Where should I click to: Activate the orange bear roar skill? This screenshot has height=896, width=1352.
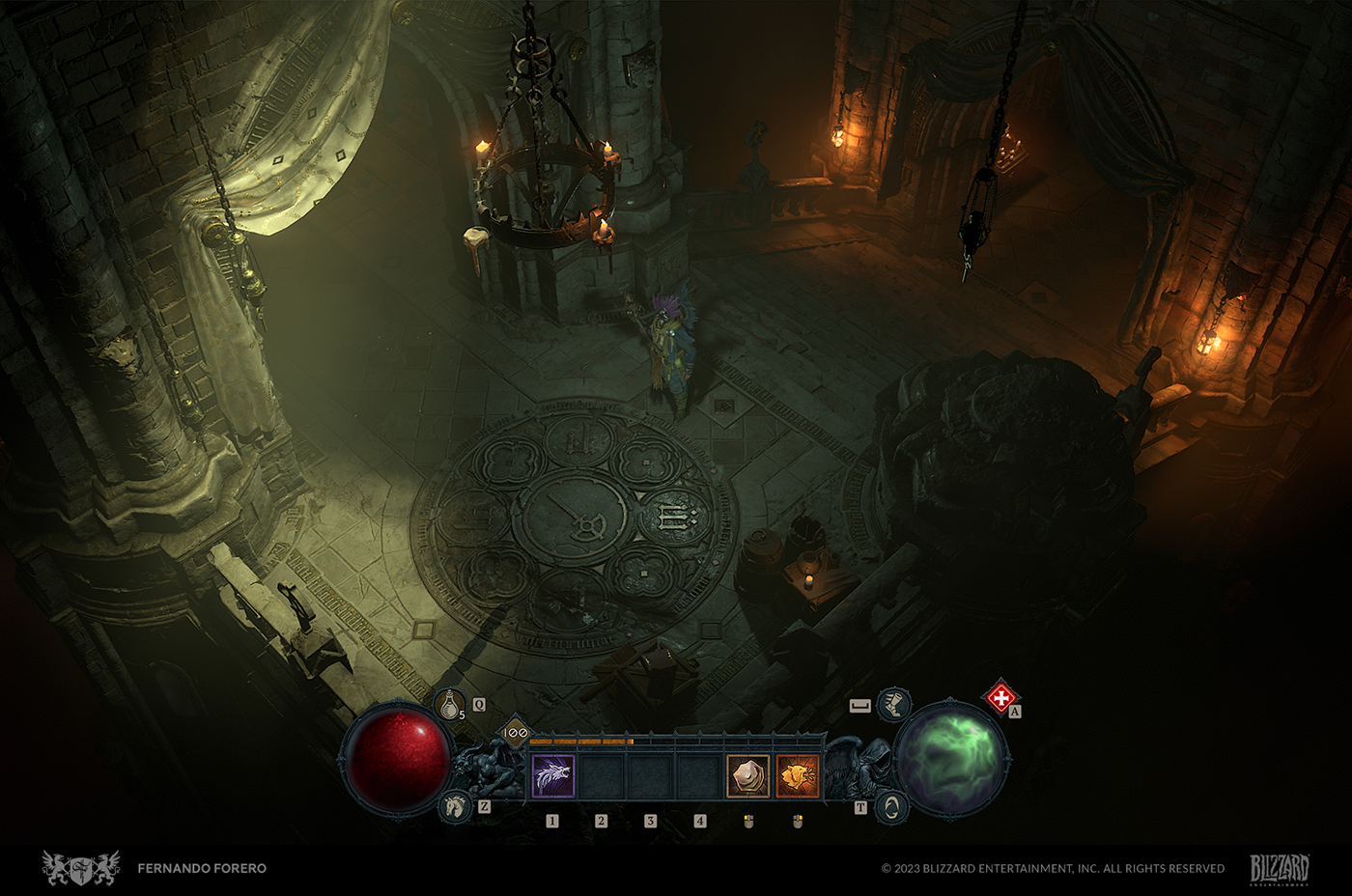tap(798, 776)
